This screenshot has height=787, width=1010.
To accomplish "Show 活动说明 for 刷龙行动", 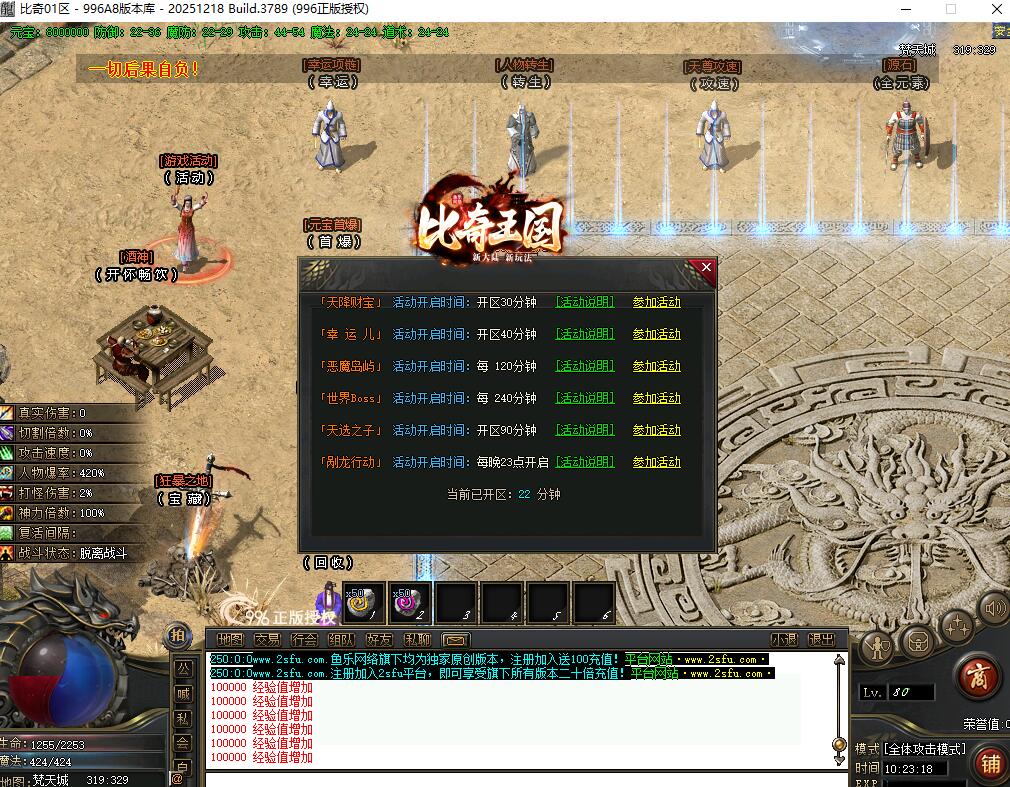I will [x=585, y=462].
